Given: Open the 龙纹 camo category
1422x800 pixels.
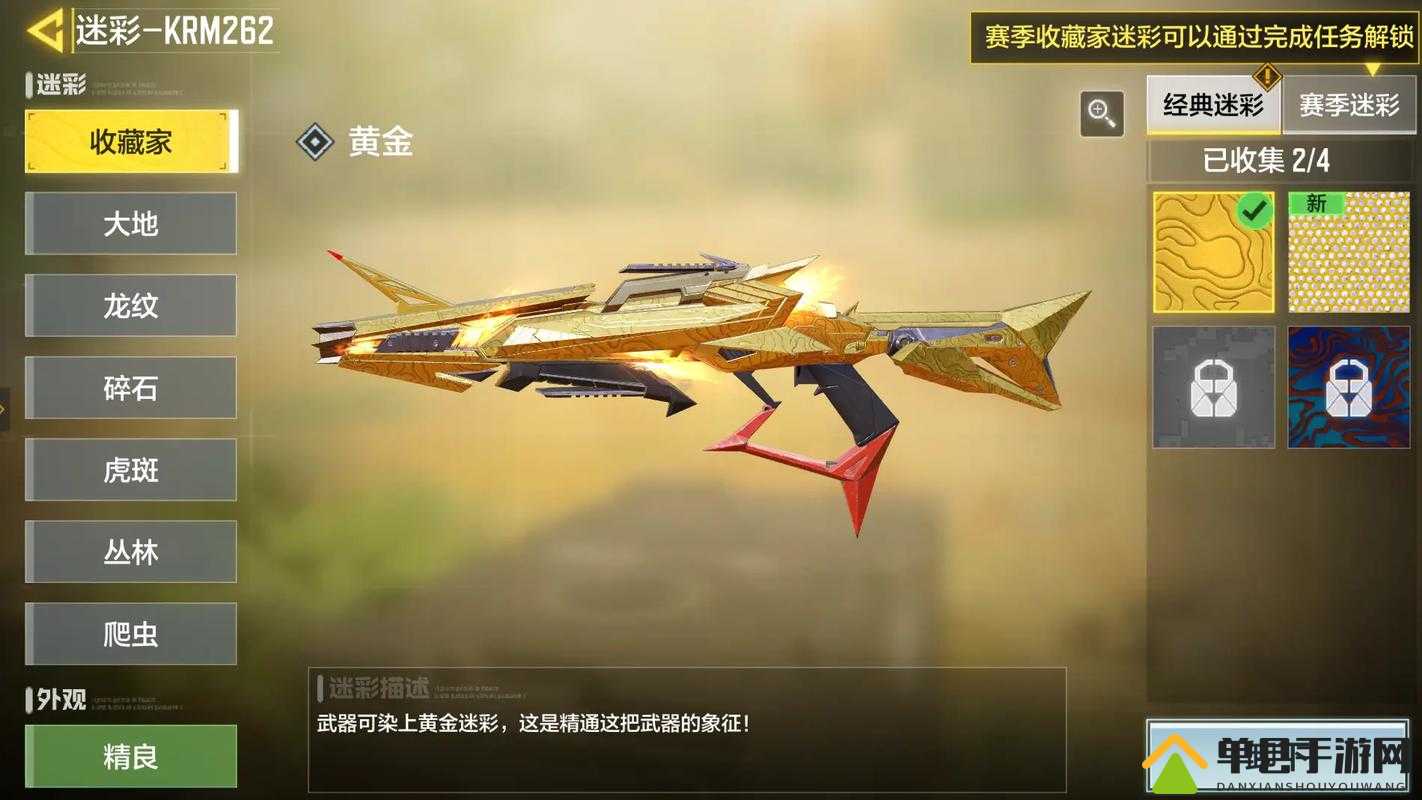Looking at the screenshot, I should click(x=131, y=306).
